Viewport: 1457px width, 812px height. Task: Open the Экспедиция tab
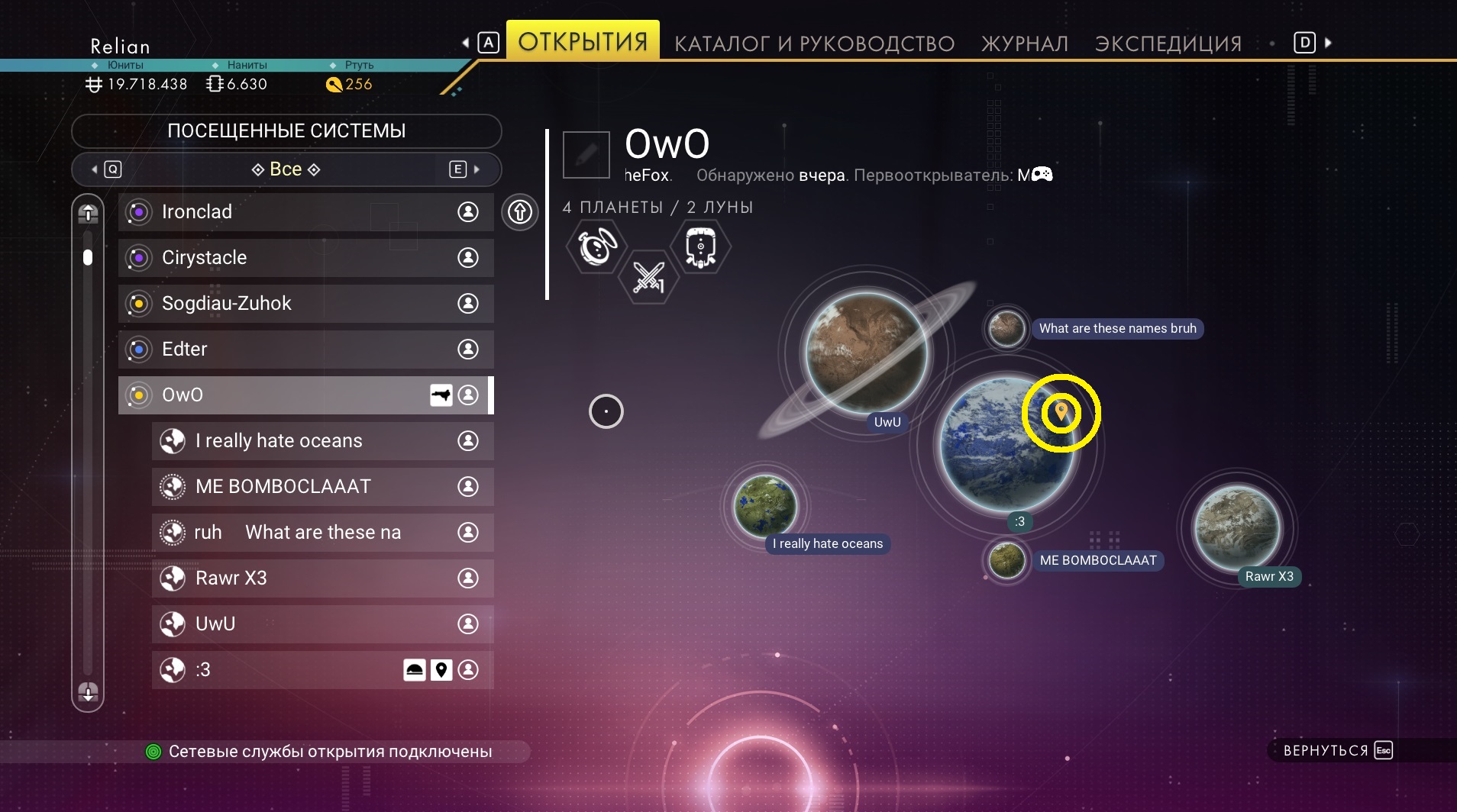point(1168,43)
